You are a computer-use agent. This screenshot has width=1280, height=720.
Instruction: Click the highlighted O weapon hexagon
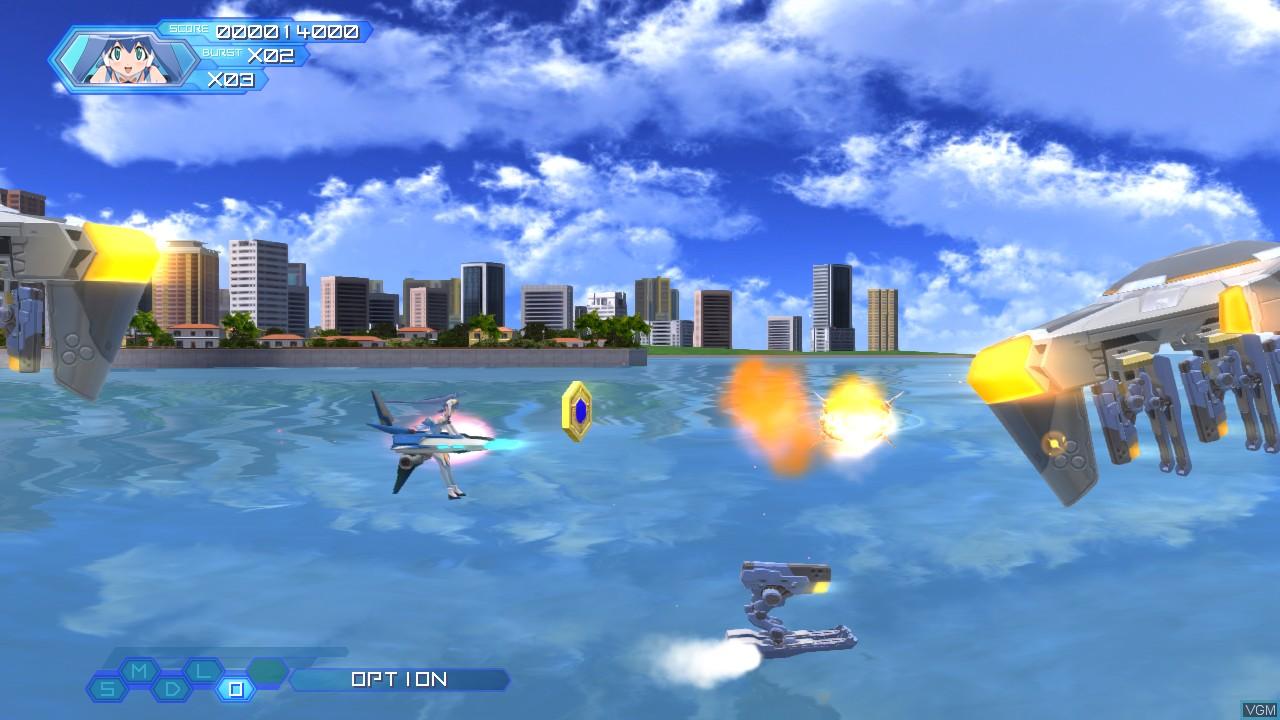[236, 688]
